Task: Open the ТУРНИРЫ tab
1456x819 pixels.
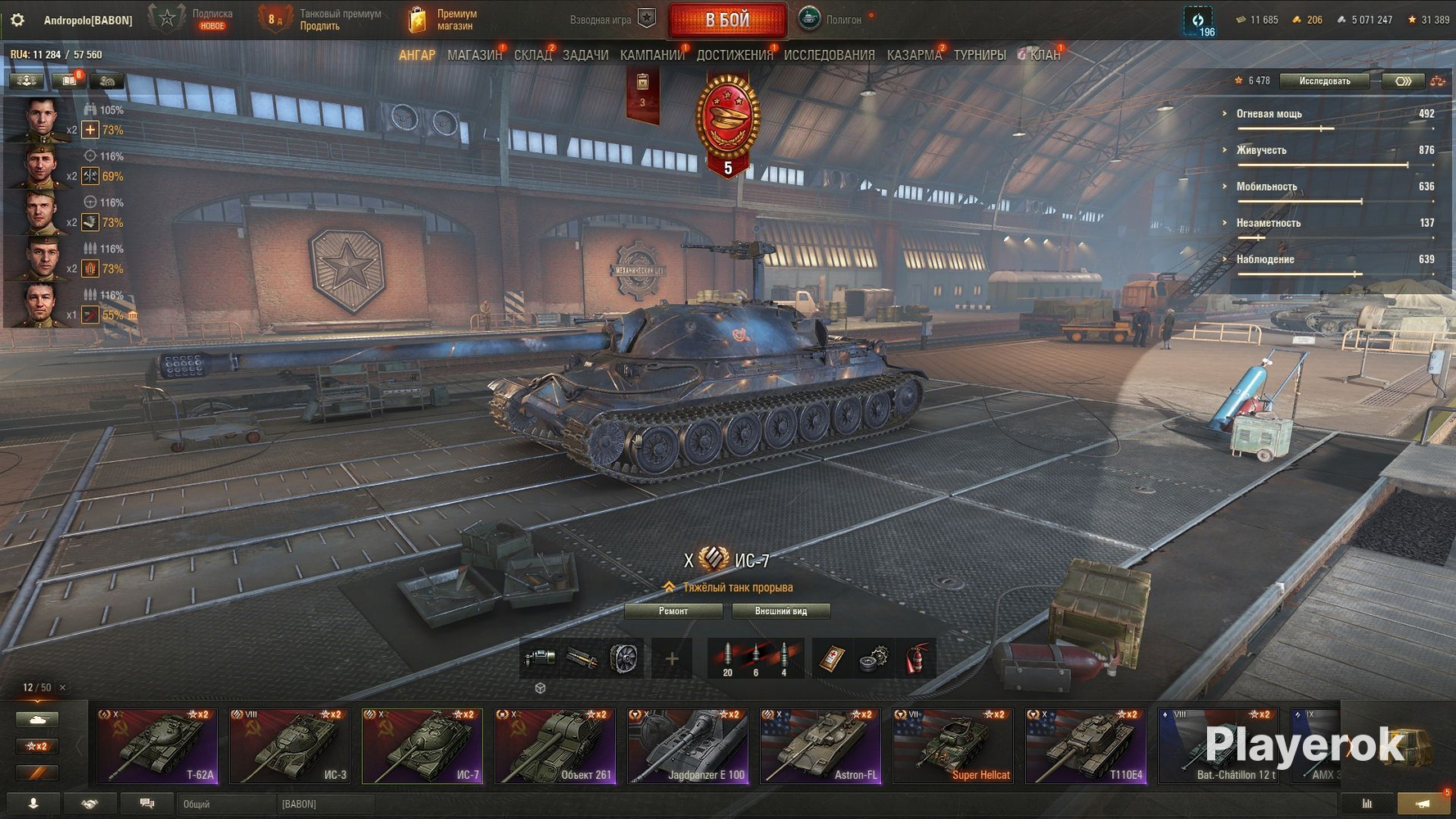Action: tap(979, 55)
